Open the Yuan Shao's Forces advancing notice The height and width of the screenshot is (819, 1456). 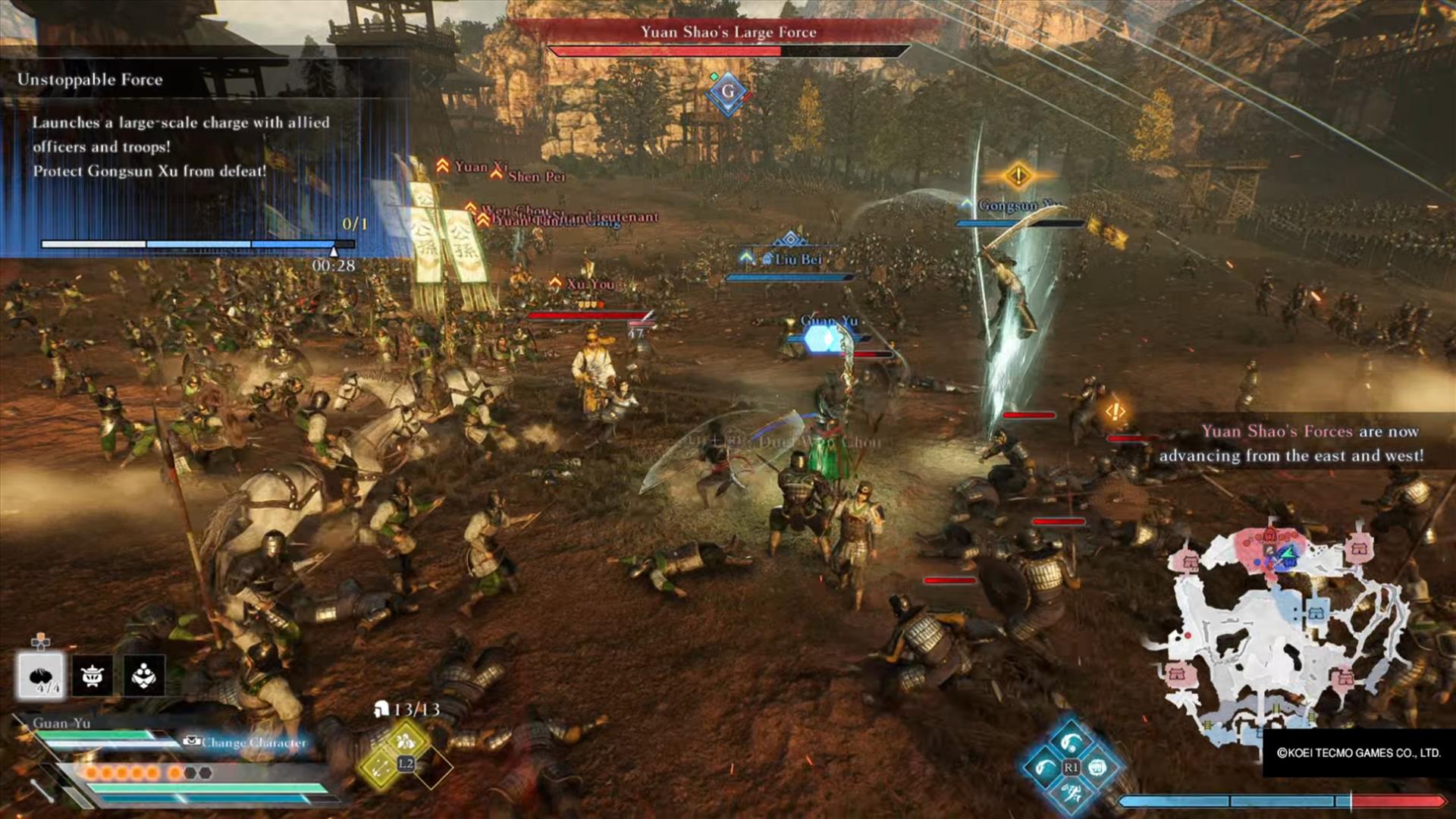(x=1291, y=443)
